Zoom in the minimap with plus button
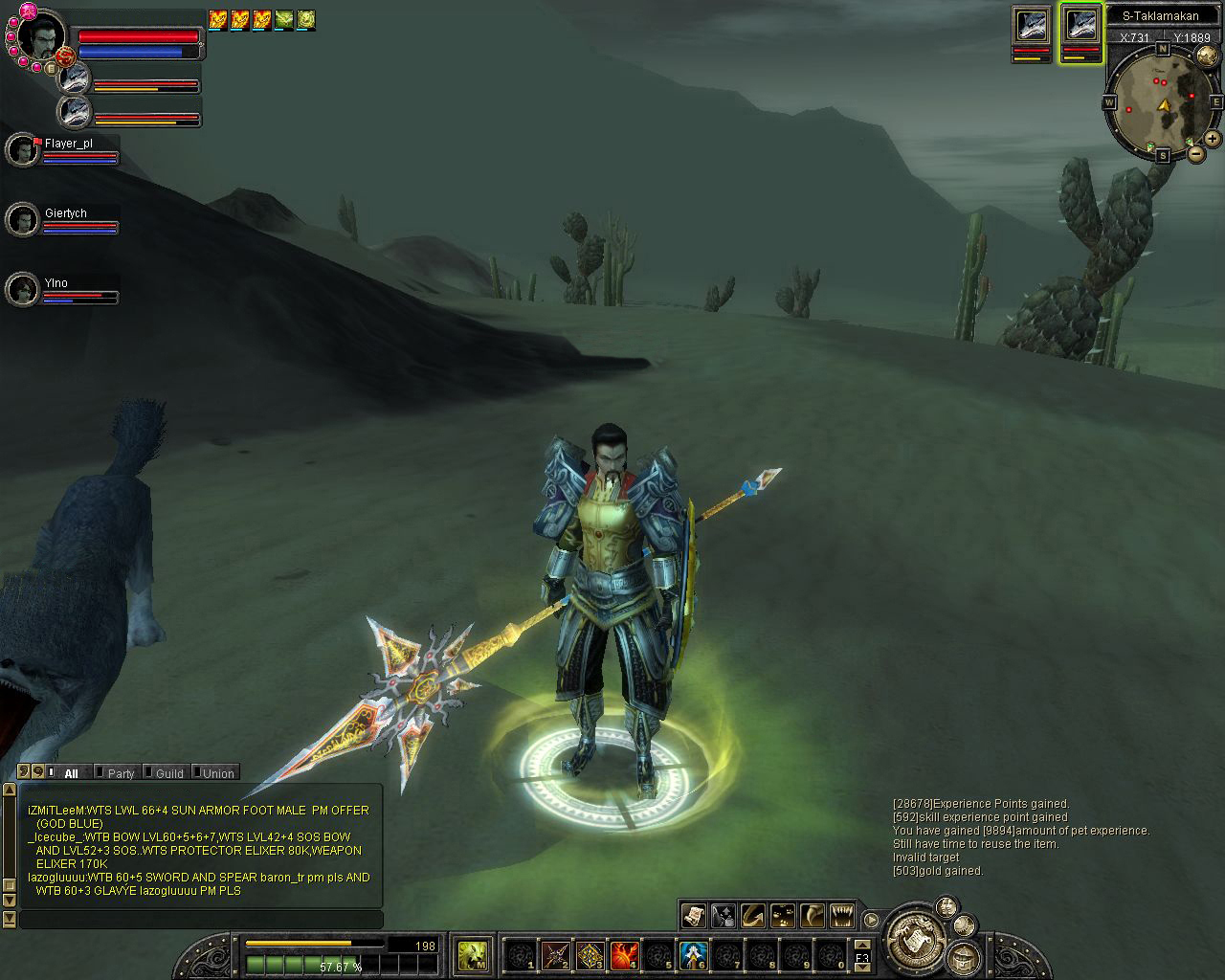 pyautogui.click(x=1213, y=139)
